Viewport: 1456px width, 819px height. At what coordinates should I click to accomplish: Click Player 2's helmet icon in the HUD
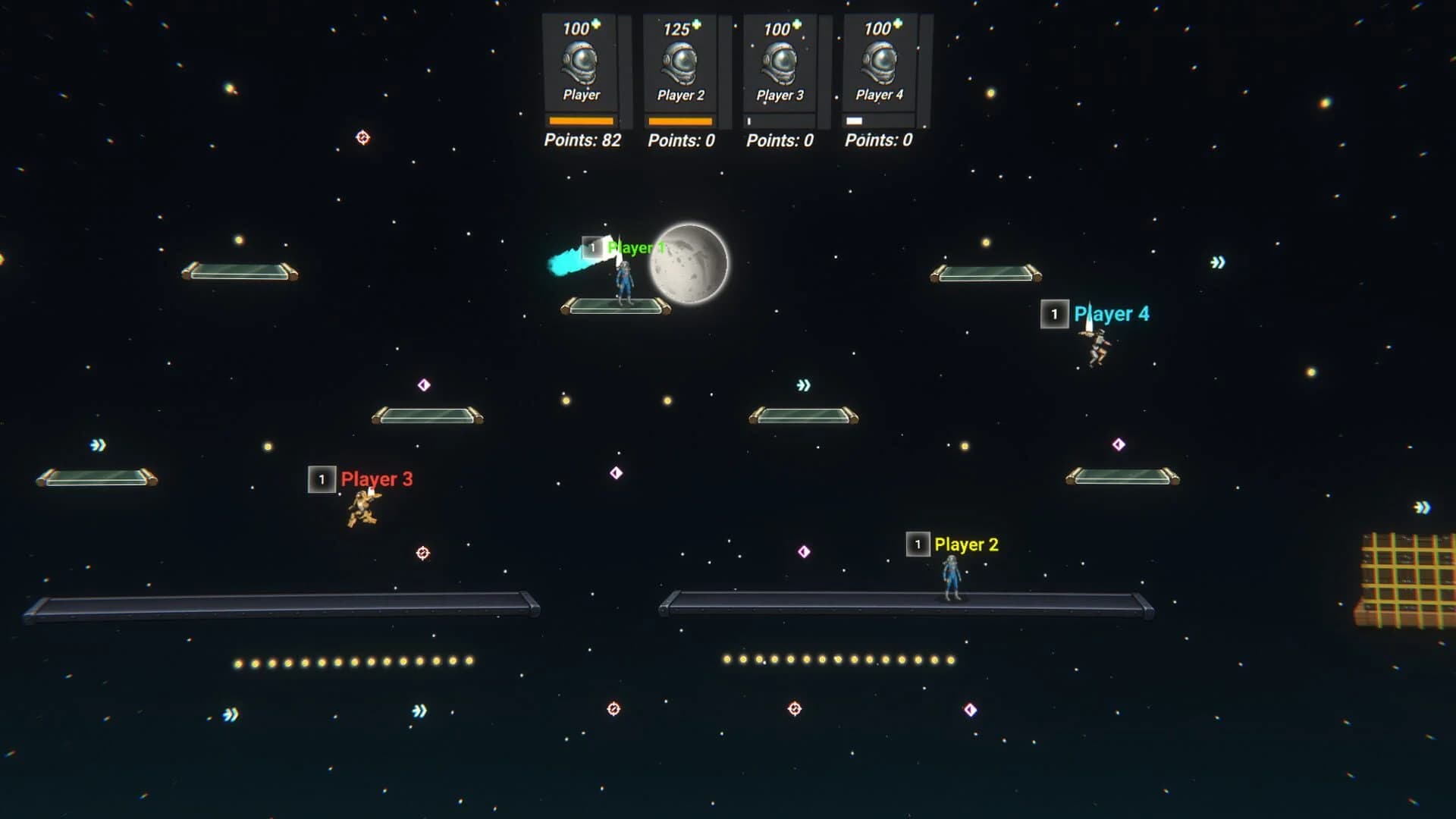pos(681,64)
